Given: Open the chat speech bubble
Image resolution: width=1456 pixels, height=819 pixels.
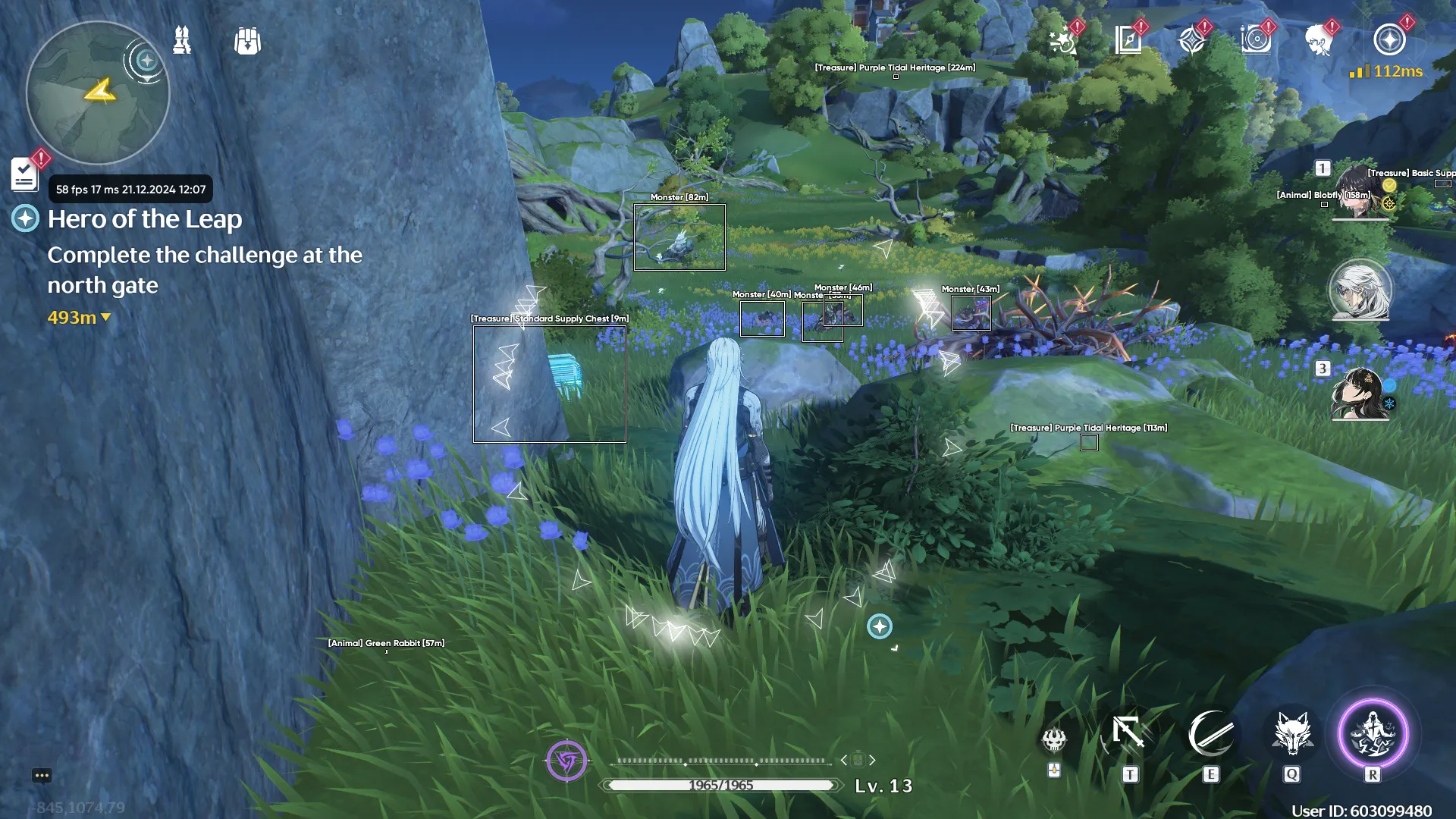Looking at the screenshot, I should coord(42,775).
